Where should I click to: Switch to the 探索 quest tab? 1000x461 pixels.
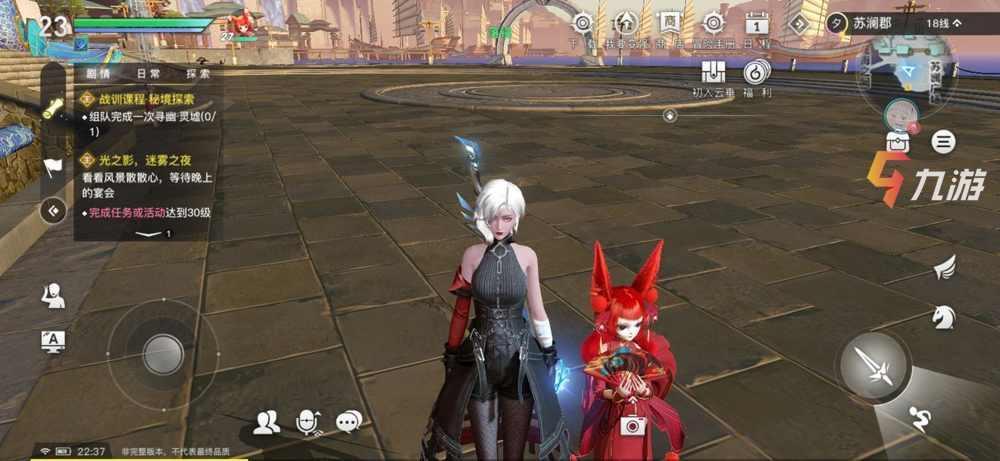[198, 74]
